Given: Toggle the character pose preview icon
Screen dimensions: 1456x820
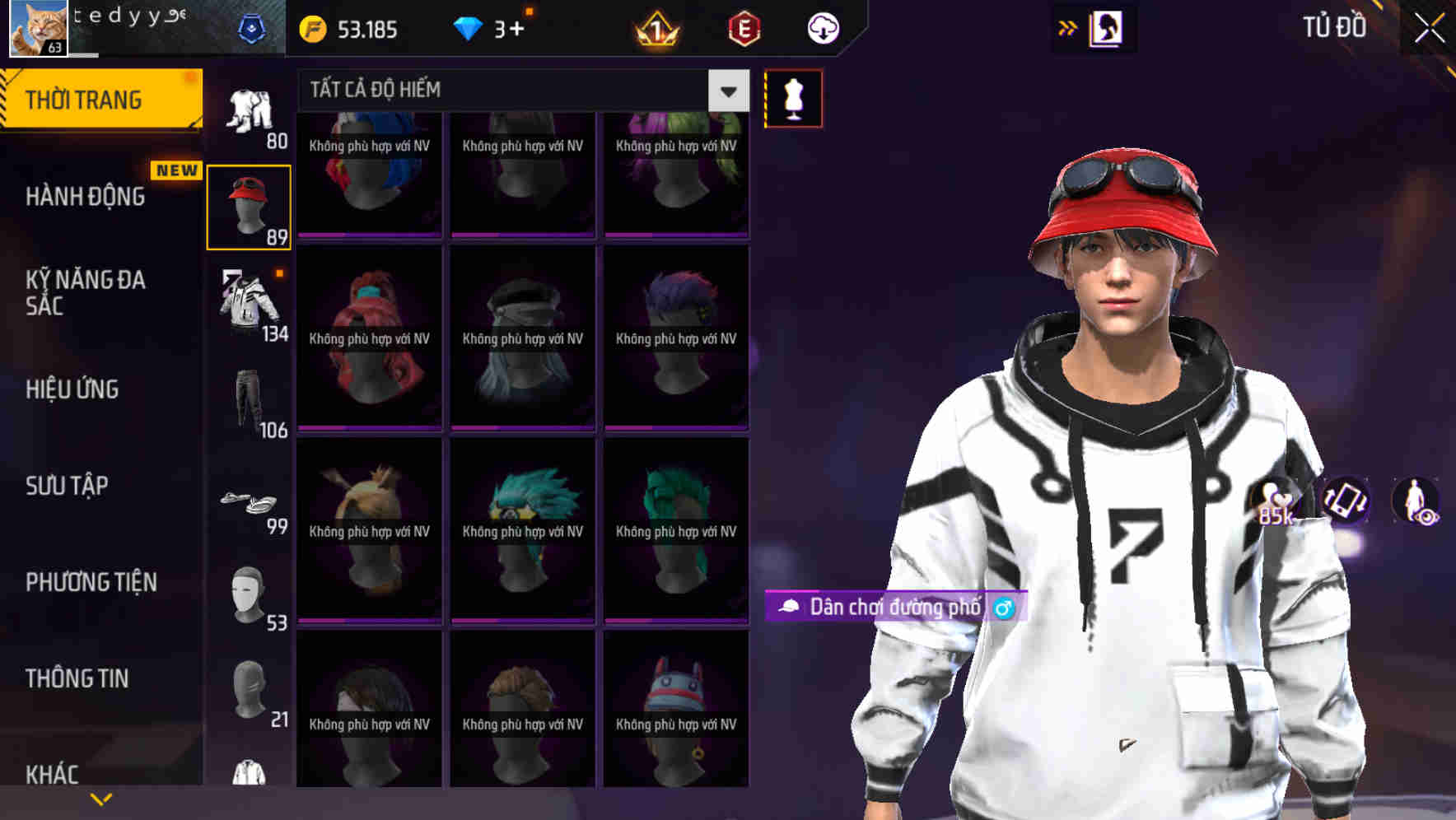Looking at the screenshot, I should click(x=1413, y=504).
